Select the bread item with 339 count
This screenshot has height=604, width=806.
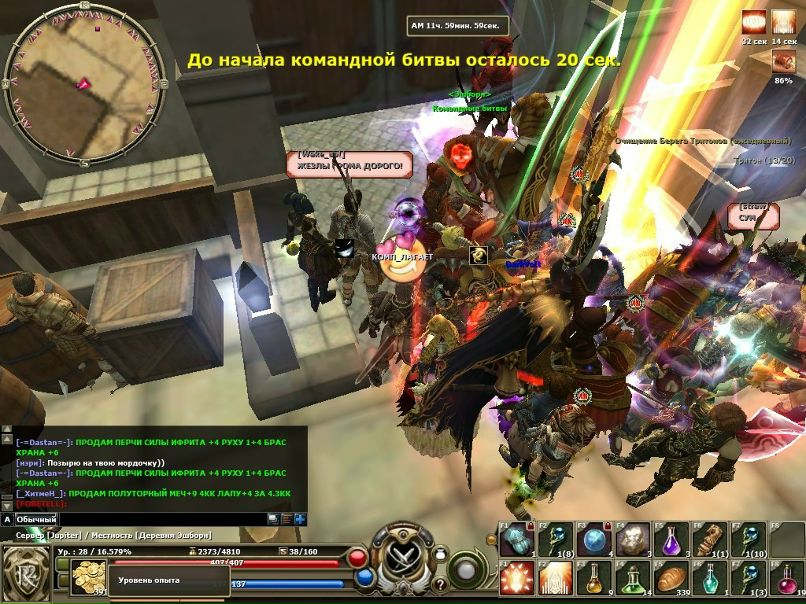tap(671, 578)
